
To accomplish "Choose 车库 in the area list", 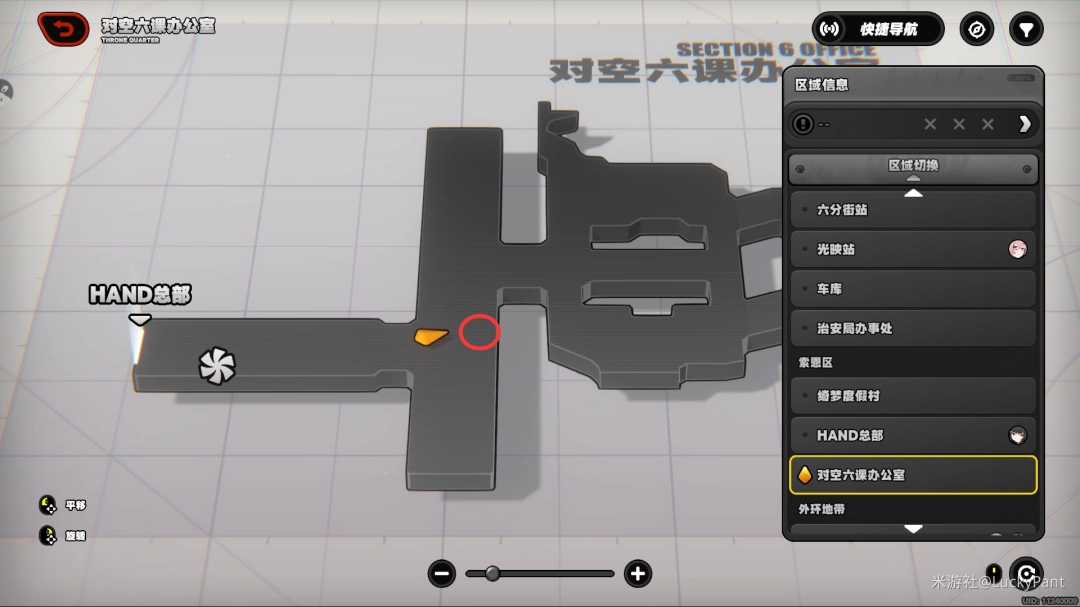I will click(x=913, y=289).
